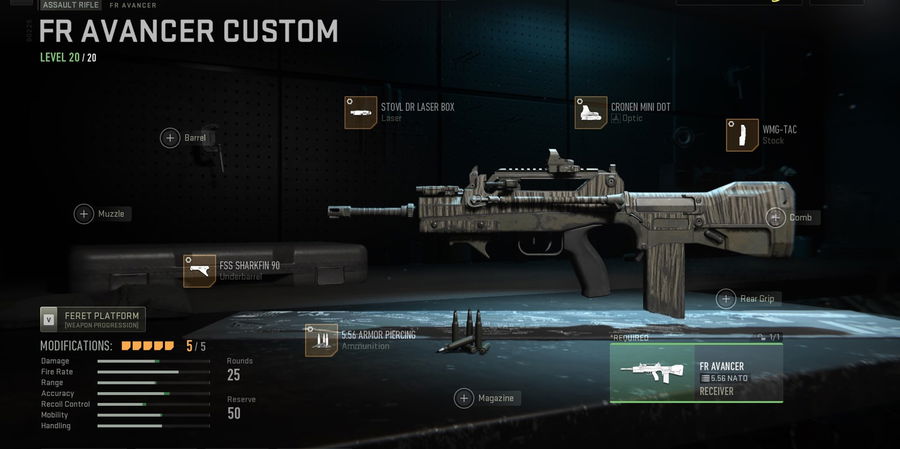Change the Cronen Mini Dot optic
Screen dimensions: 900x449
(591, 112)
